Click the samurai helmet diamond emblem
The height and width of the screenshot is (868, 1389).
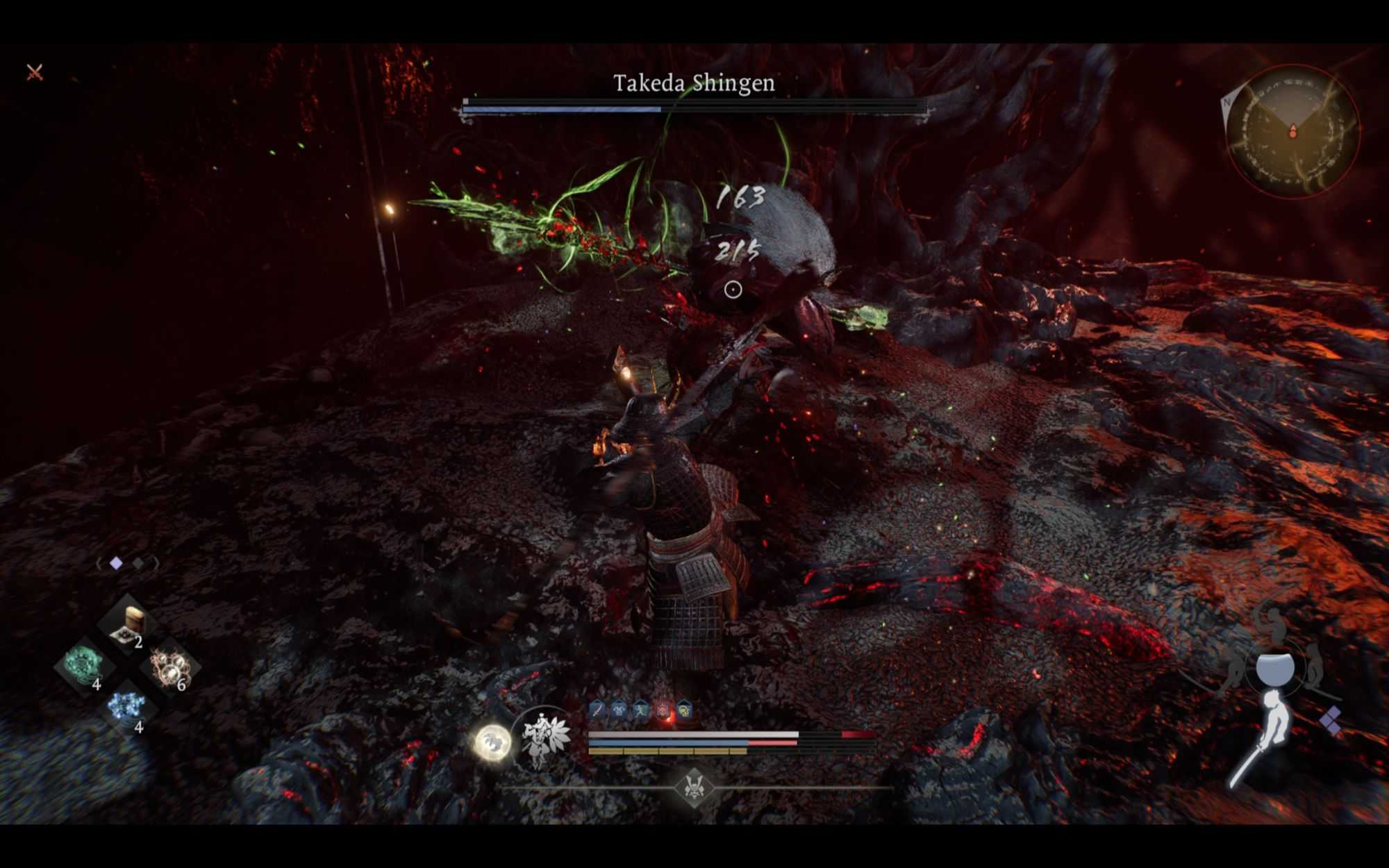coord(694,787)
